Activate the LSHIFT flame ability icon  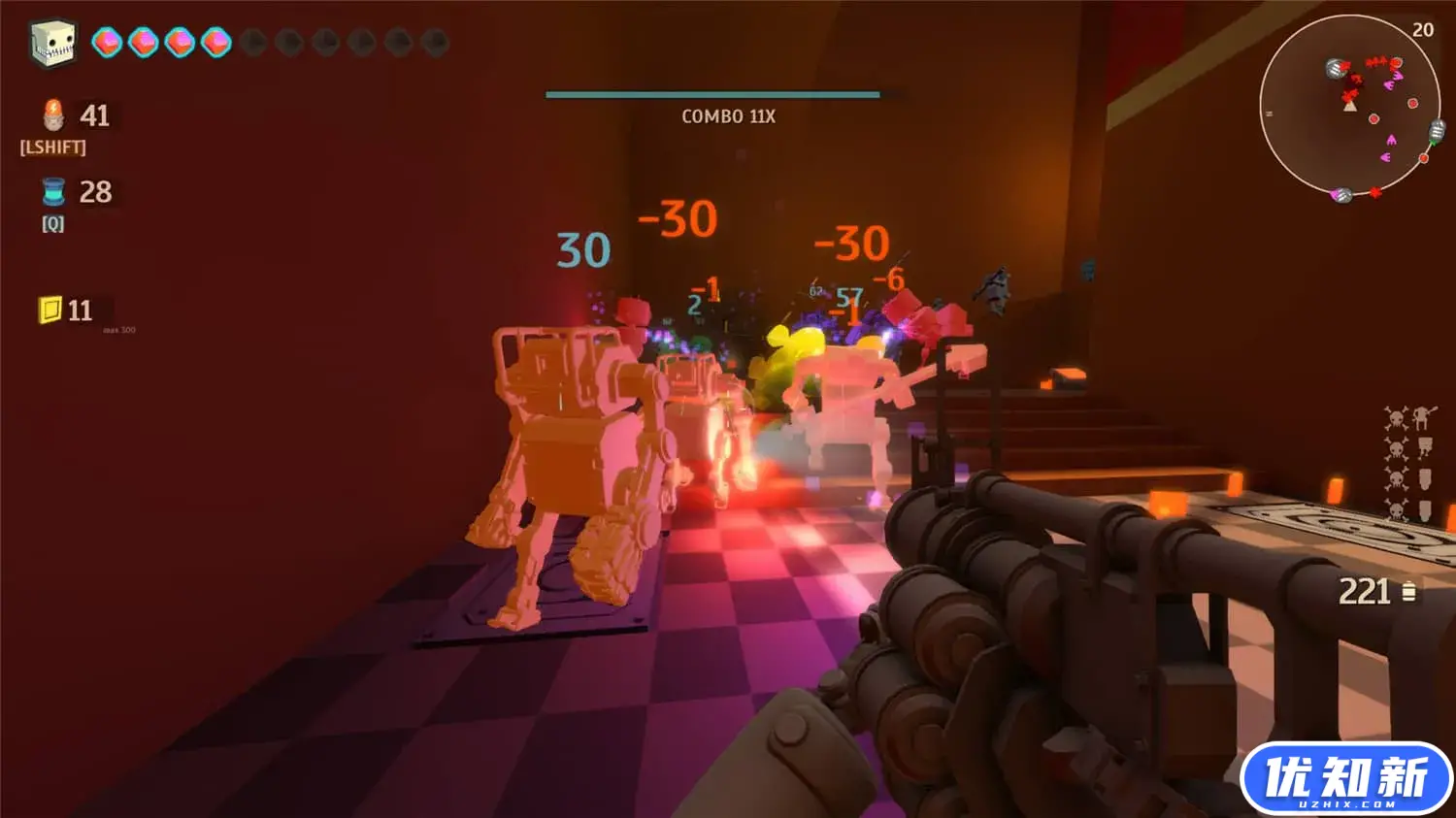53,115
